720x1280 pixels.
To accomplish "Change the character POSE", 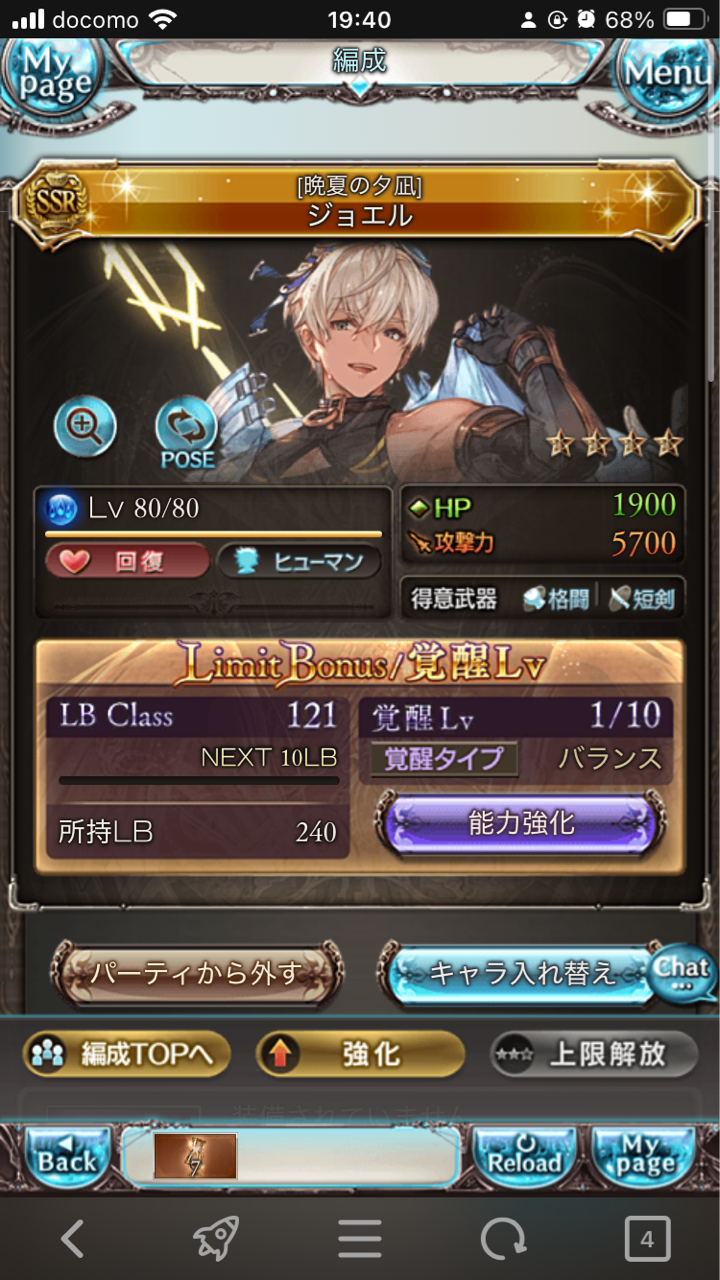I will (x=187, y=433).
